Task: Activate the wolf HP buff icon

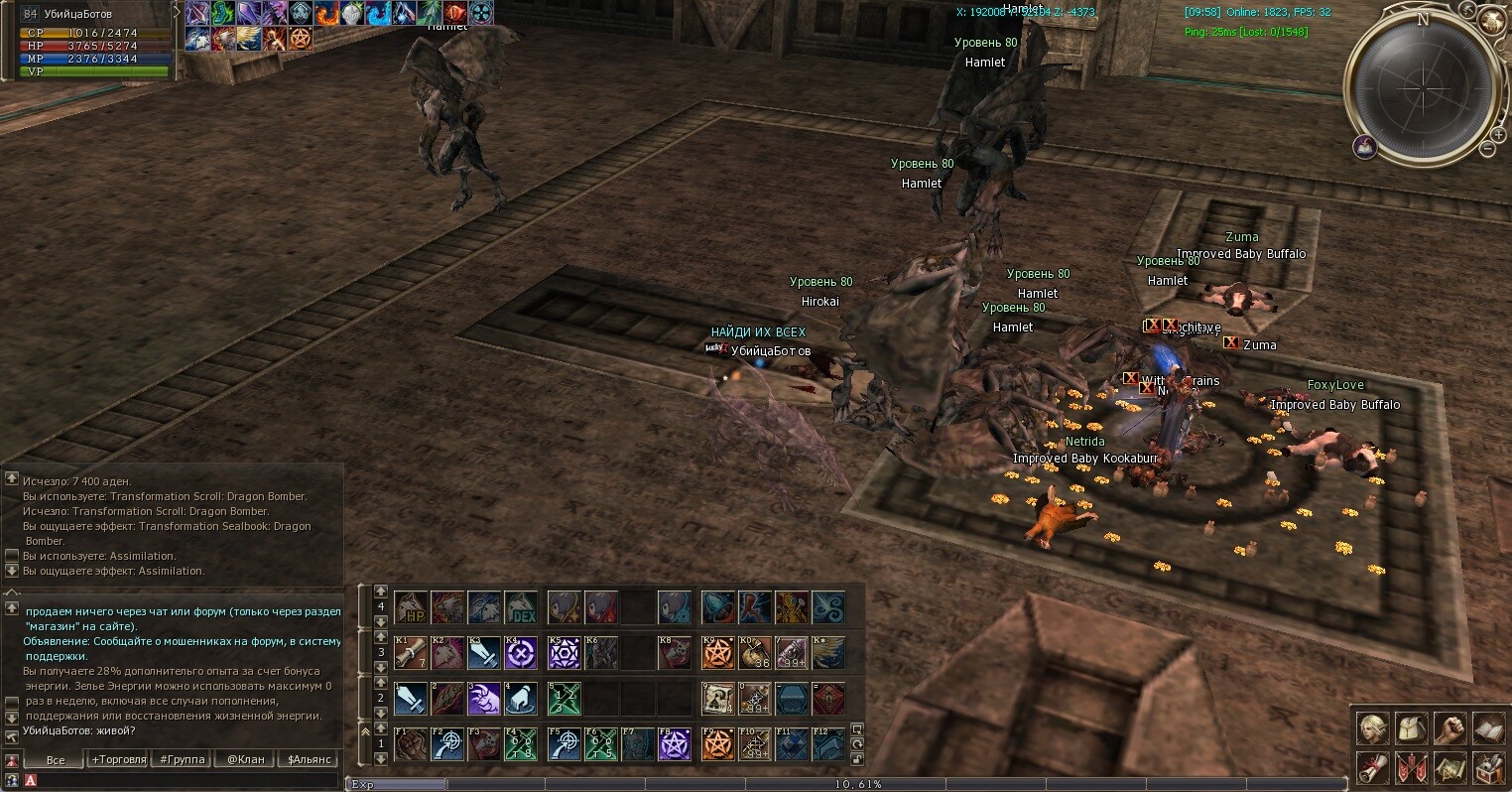Action: [411, 606]
